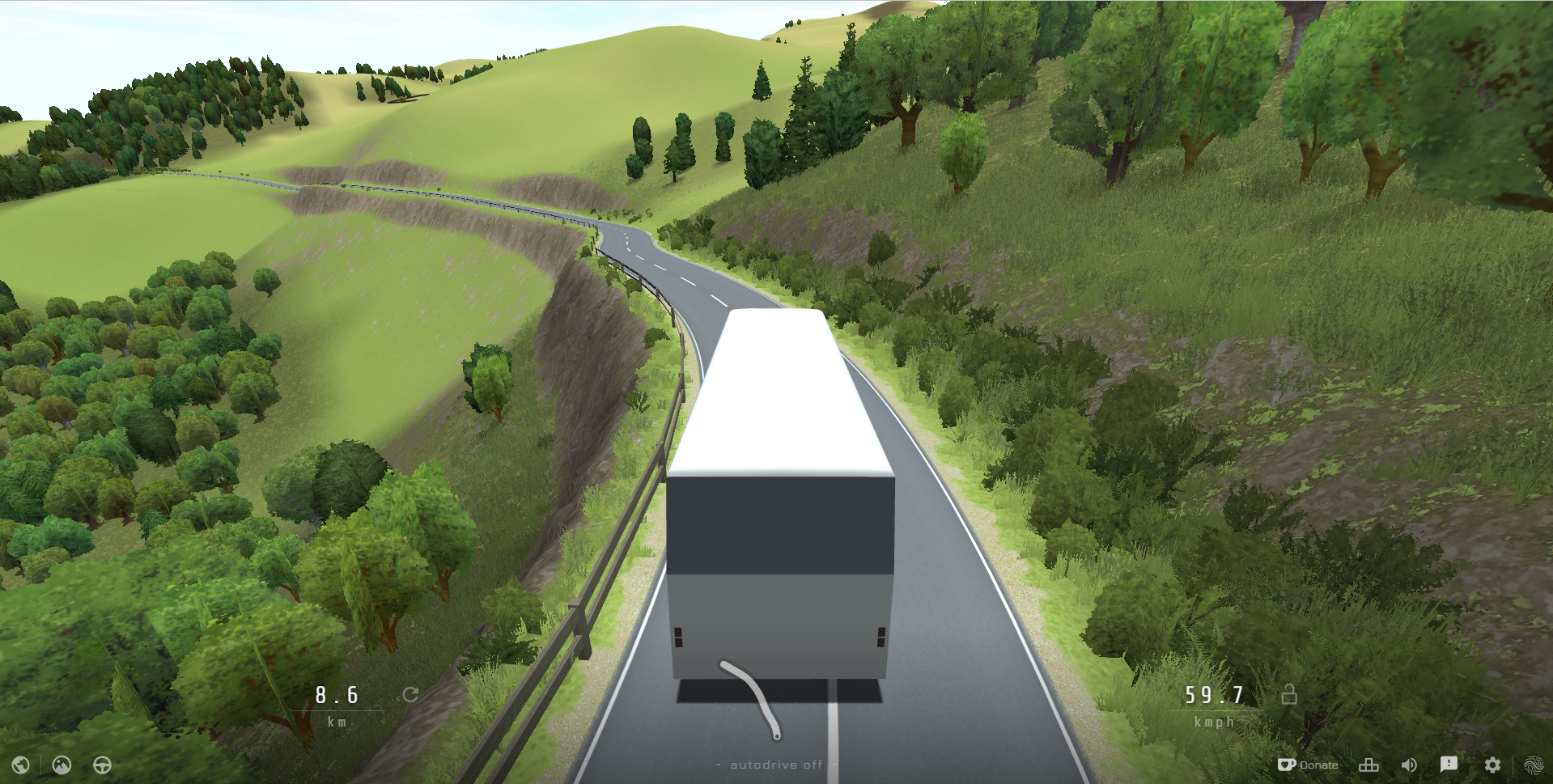Open the feedback message icon

point(1450,764)
